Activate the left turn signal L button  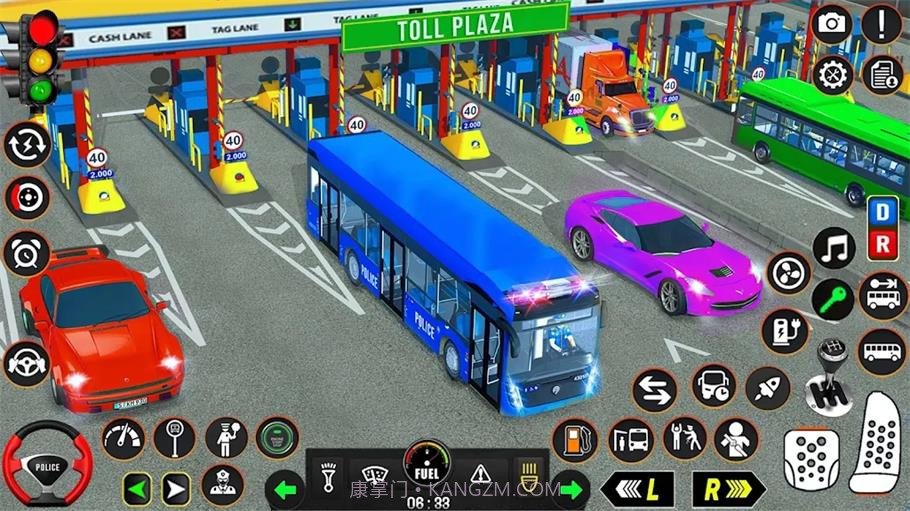(637, 489)
